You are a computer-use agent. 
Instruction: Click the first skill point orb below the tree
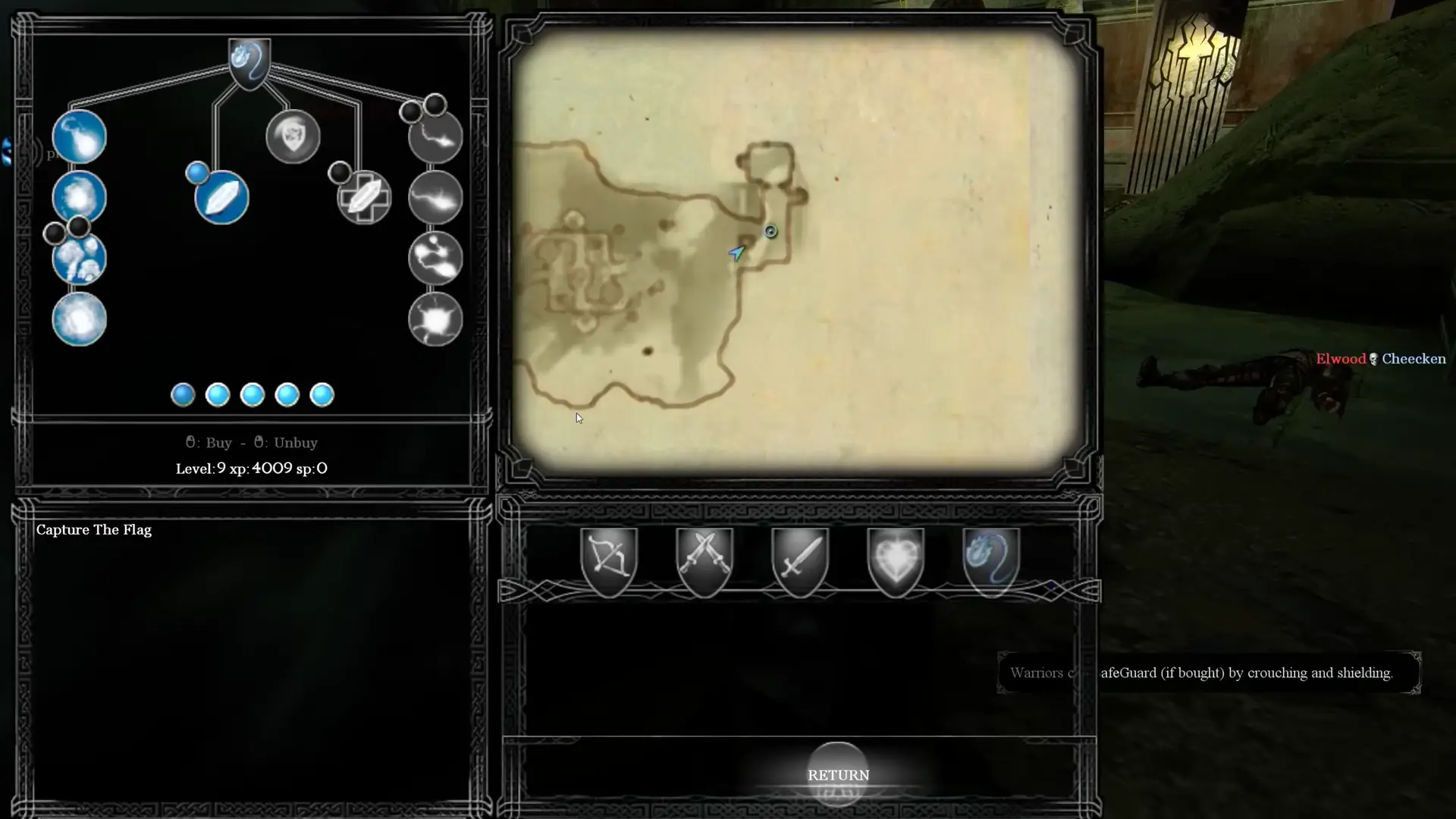182,394
